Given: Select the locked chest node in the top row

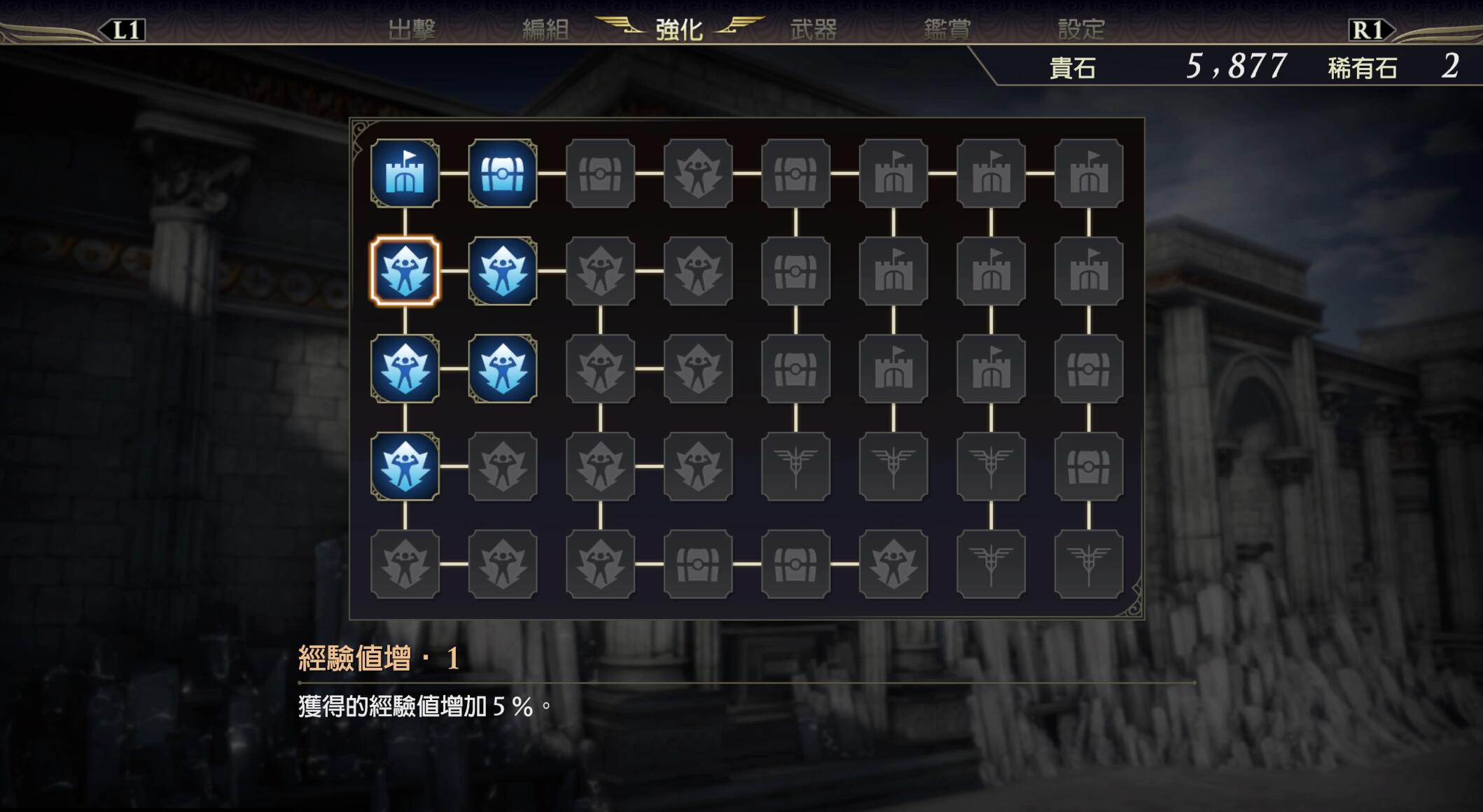Looking at the screenshot, I should click(x=601, y=174).
